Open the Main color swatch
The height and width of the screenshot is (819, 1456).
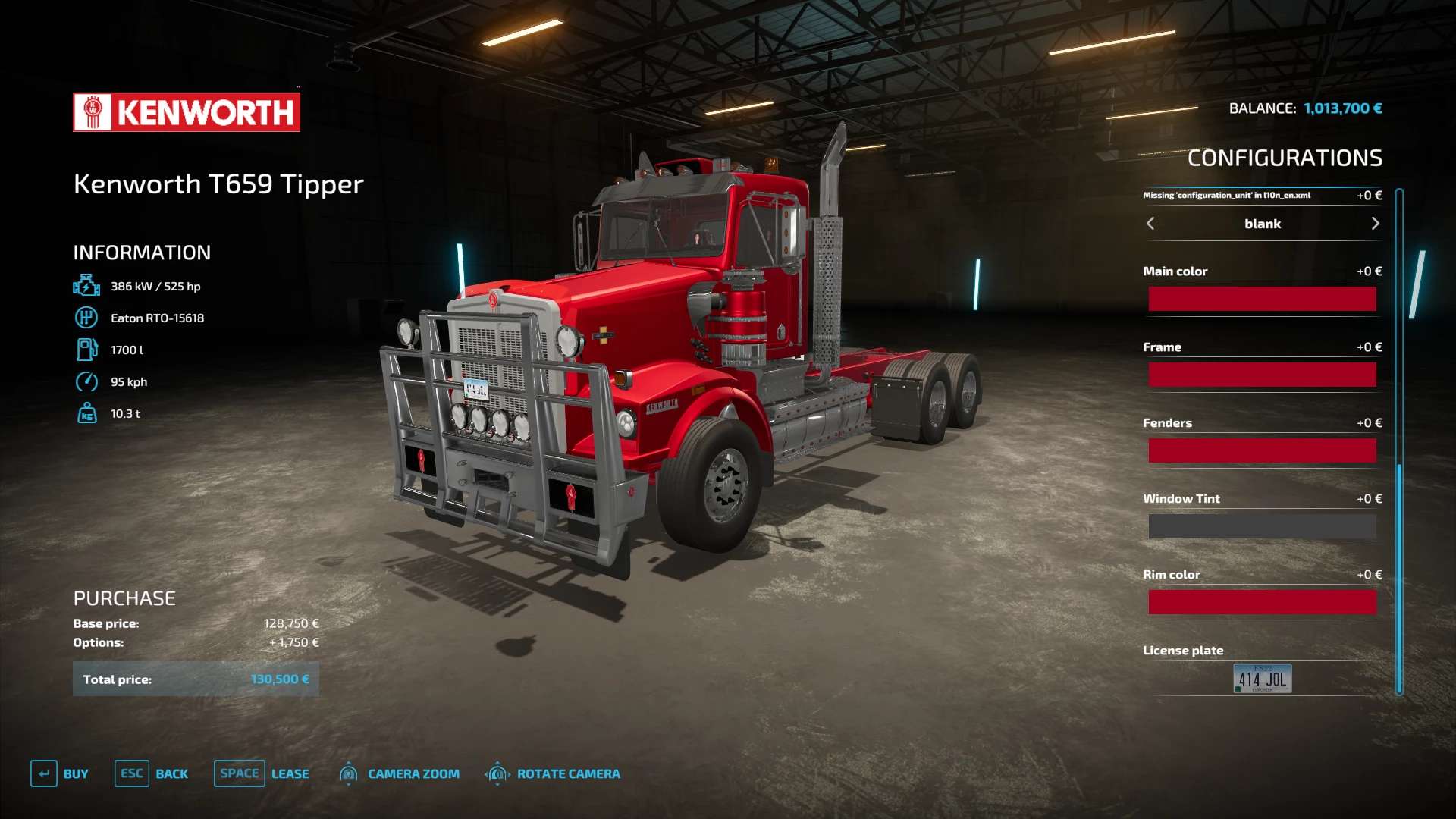(1262, 299)
